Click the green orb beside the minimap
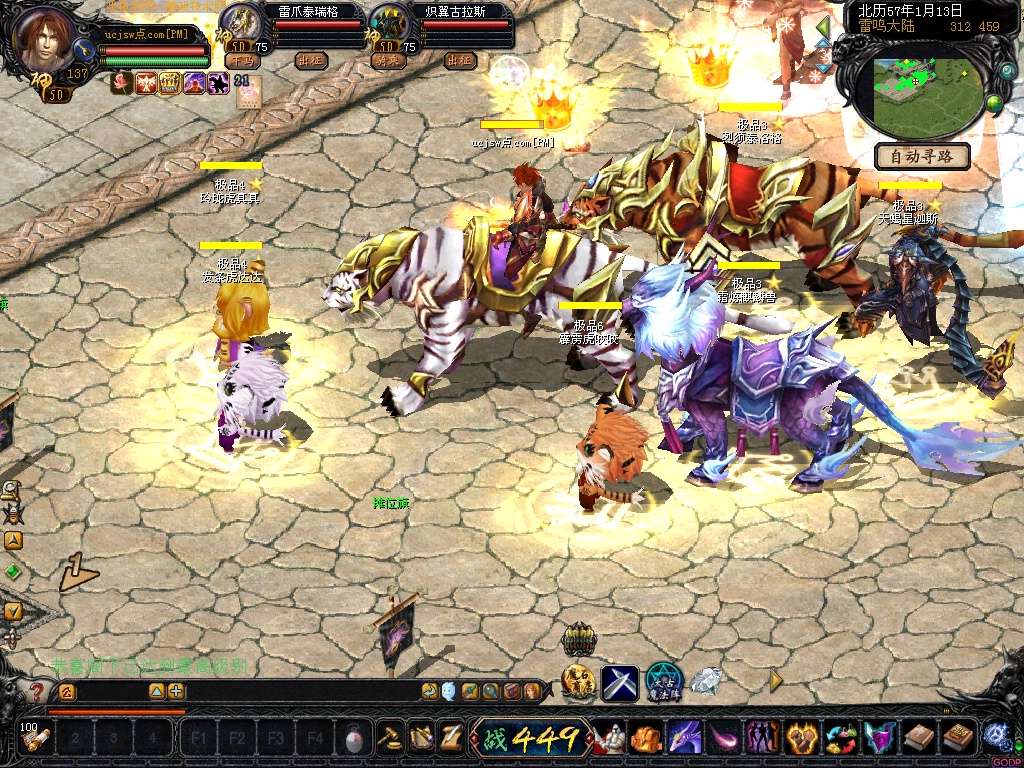 click(994, 104)
